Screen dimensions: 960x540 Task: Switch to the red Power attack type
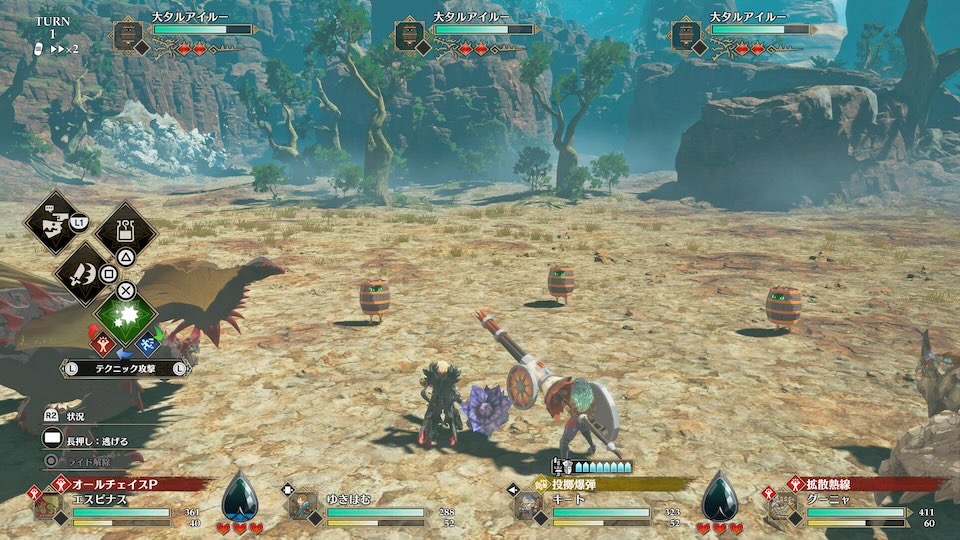pyautogui.click(x=104, y=344)
